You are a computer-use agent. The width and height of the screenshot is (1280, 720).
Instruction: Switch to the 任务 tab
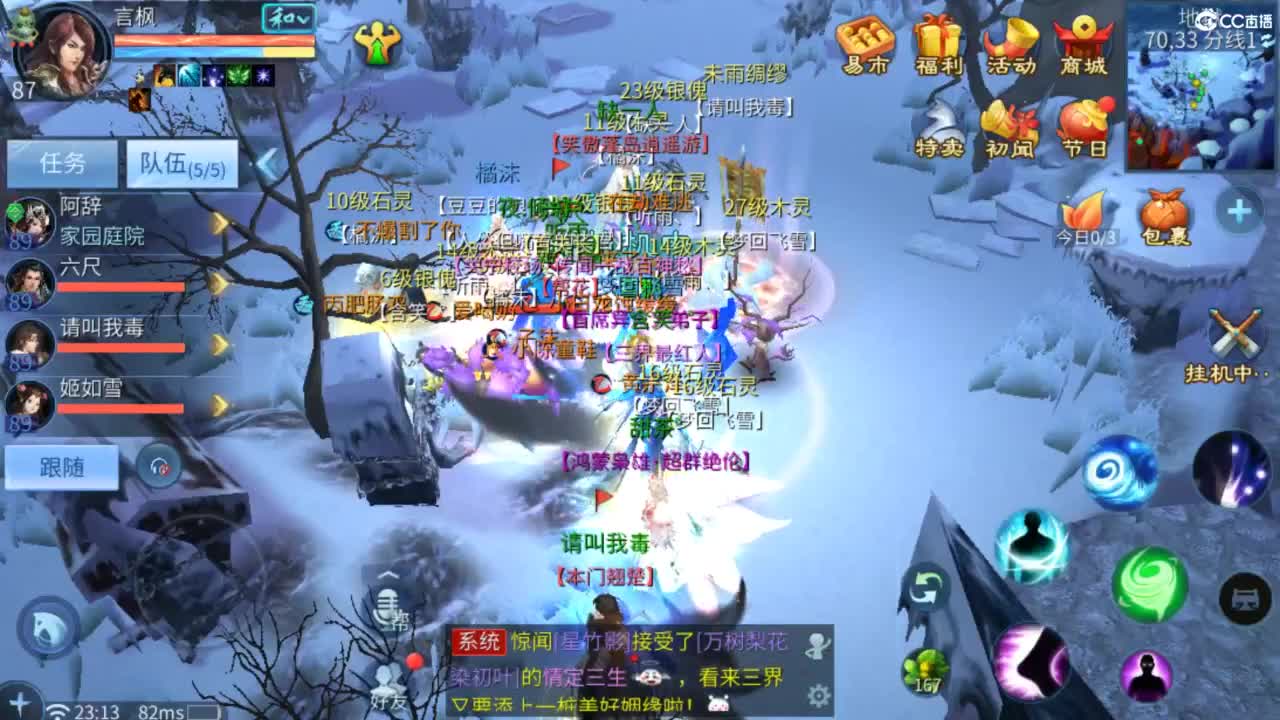point(62,160)
